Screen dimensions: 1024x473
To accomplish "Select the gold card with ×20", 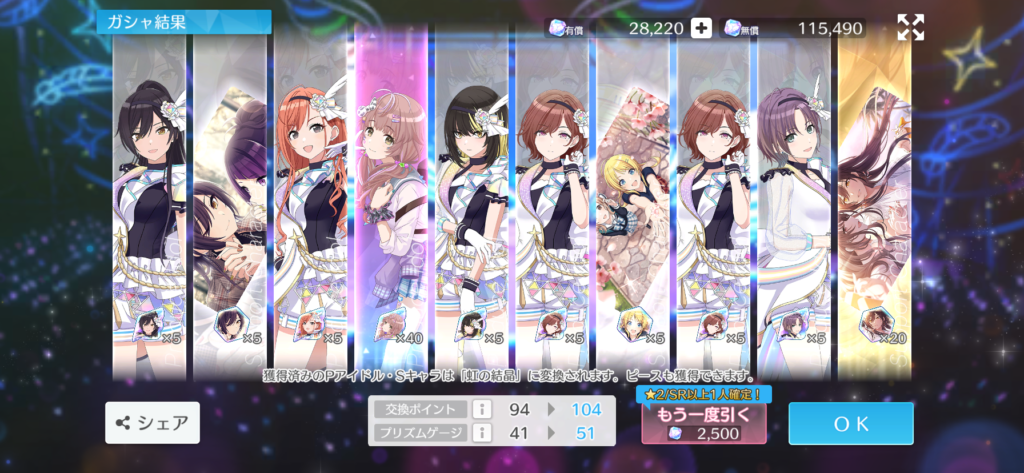I will tap(874, 200).
